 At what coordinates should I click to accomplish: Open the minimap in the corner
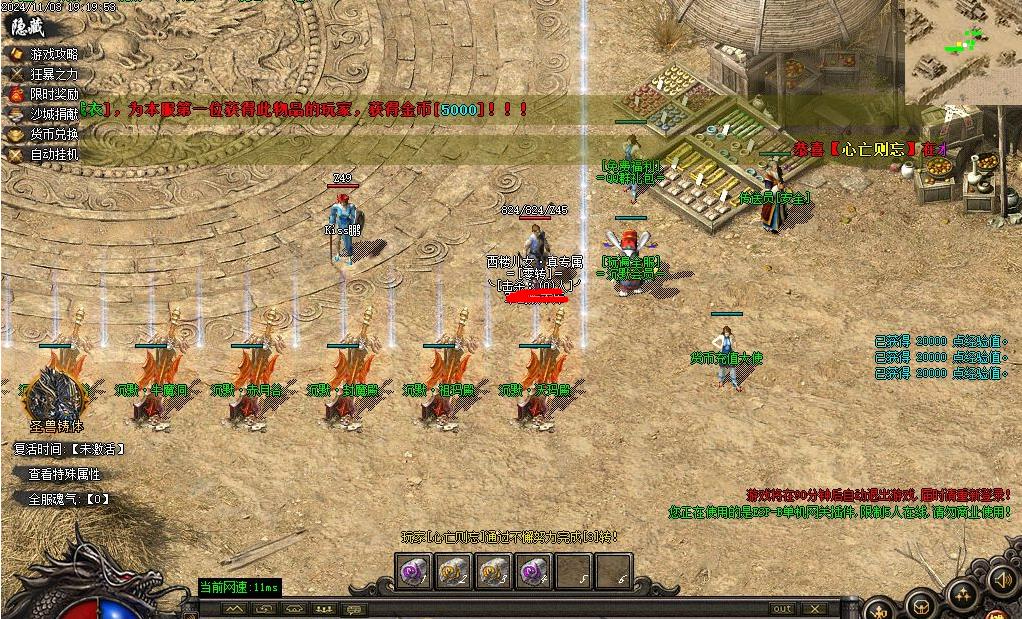coord(963,50)
